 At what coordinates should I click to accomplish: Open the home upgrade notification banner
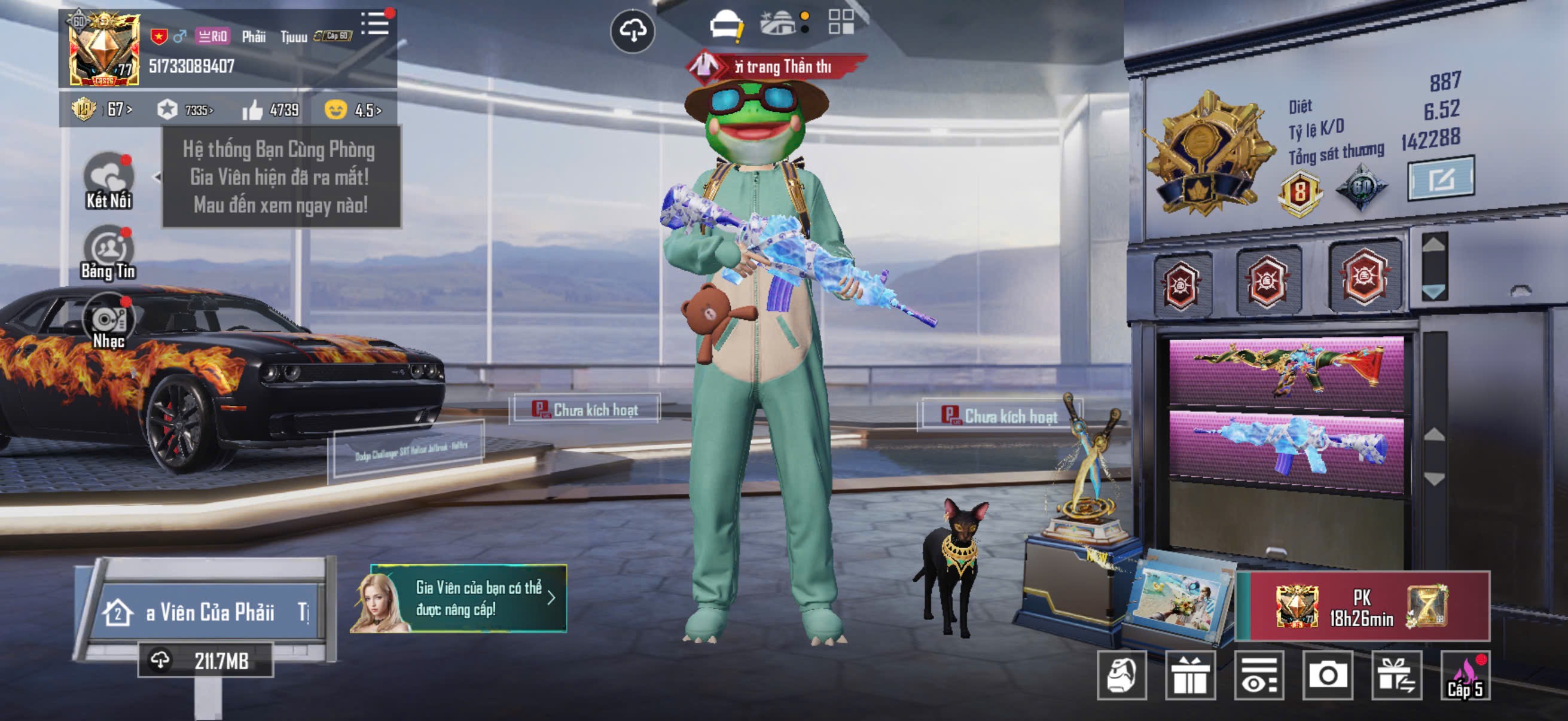point(460,598)
